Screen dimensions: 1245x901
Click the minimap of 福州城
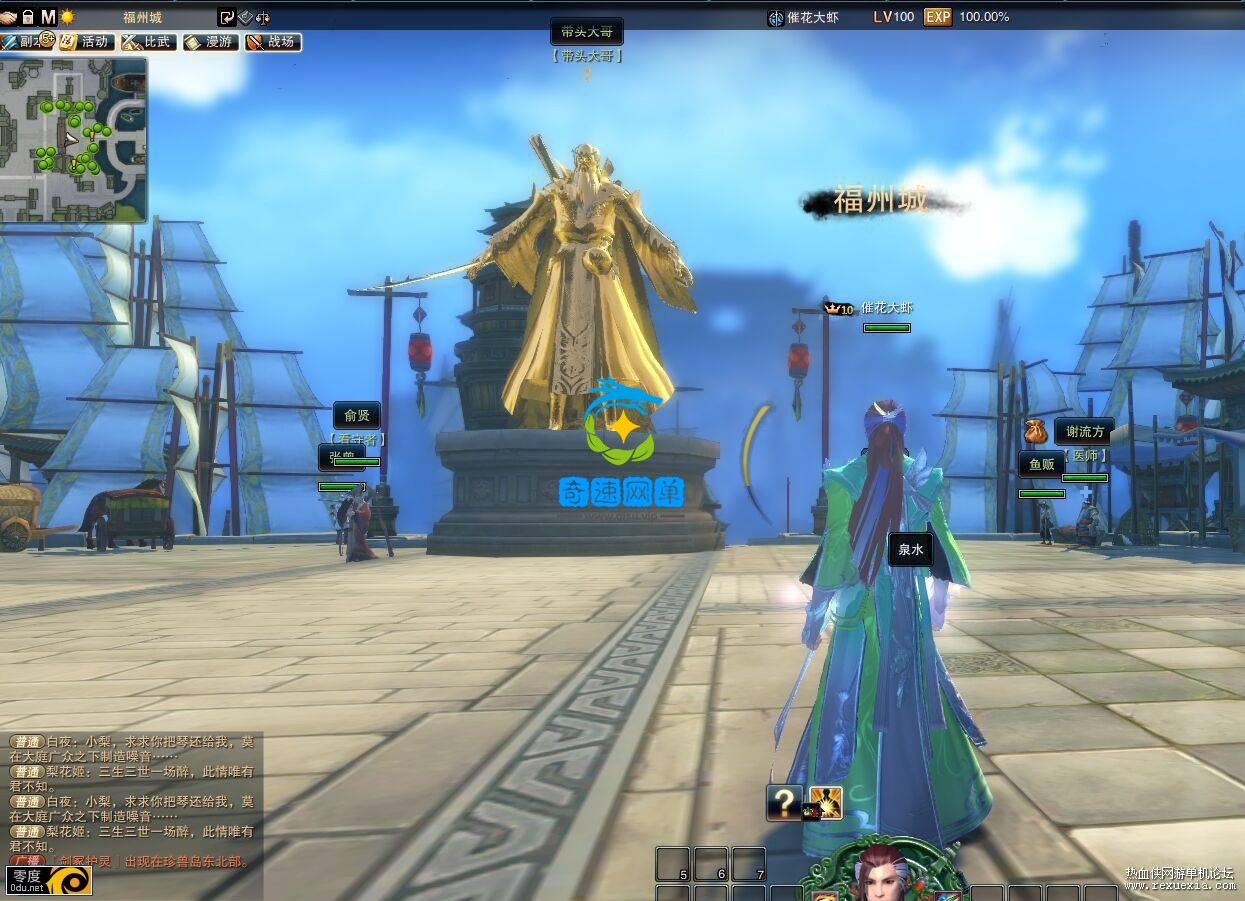coord(73,139)
